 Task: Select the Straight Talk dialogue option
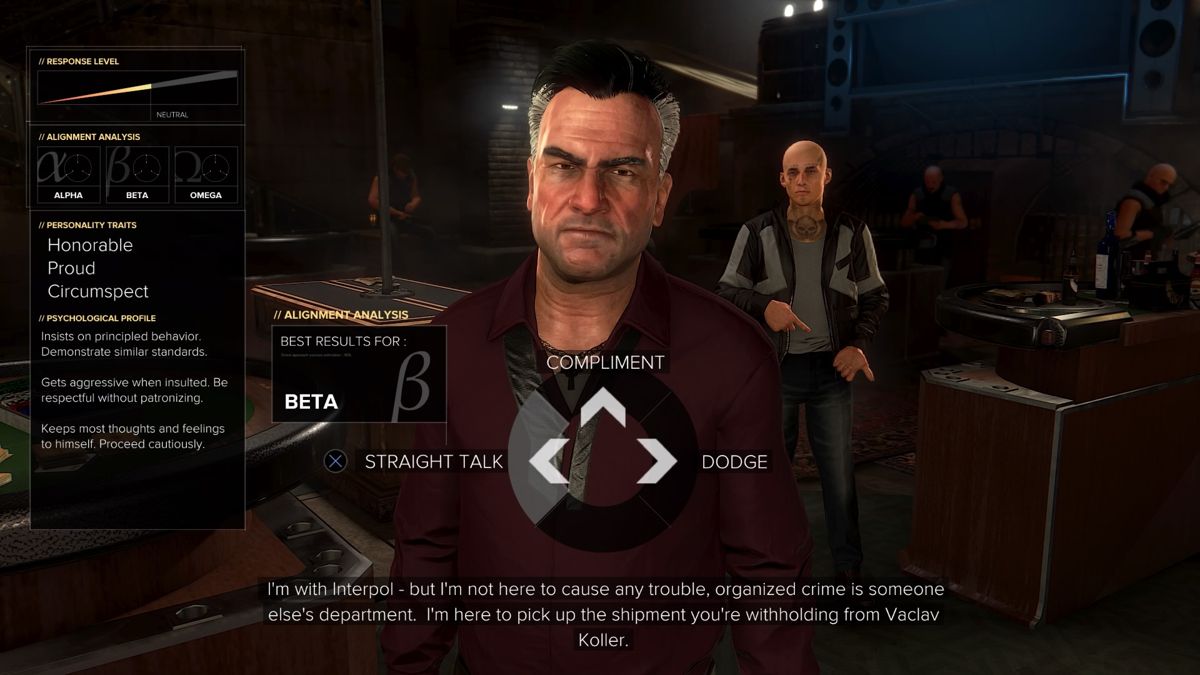click(433, 461)
